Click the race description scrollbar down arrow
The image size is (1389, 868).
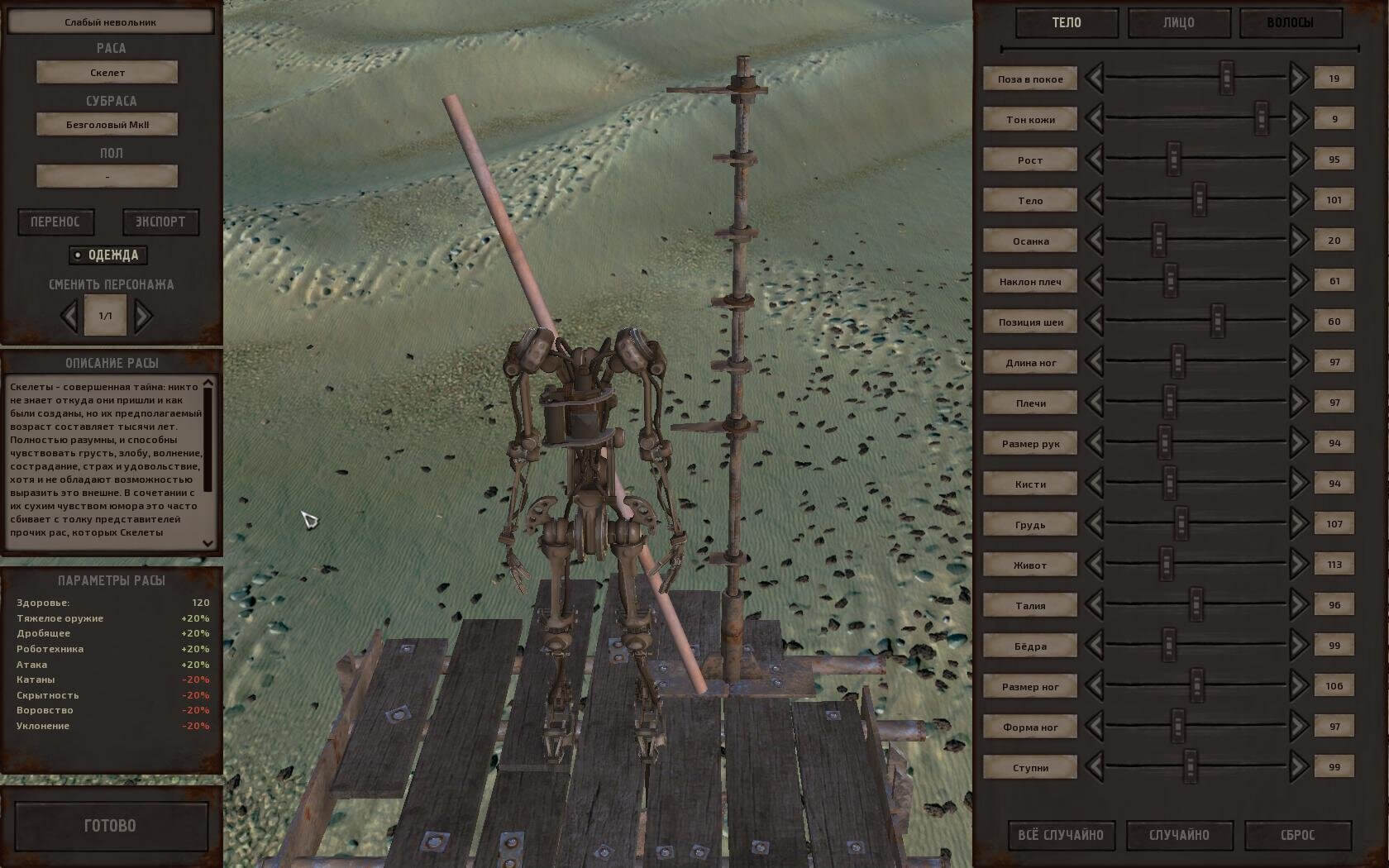click(208, 542)
